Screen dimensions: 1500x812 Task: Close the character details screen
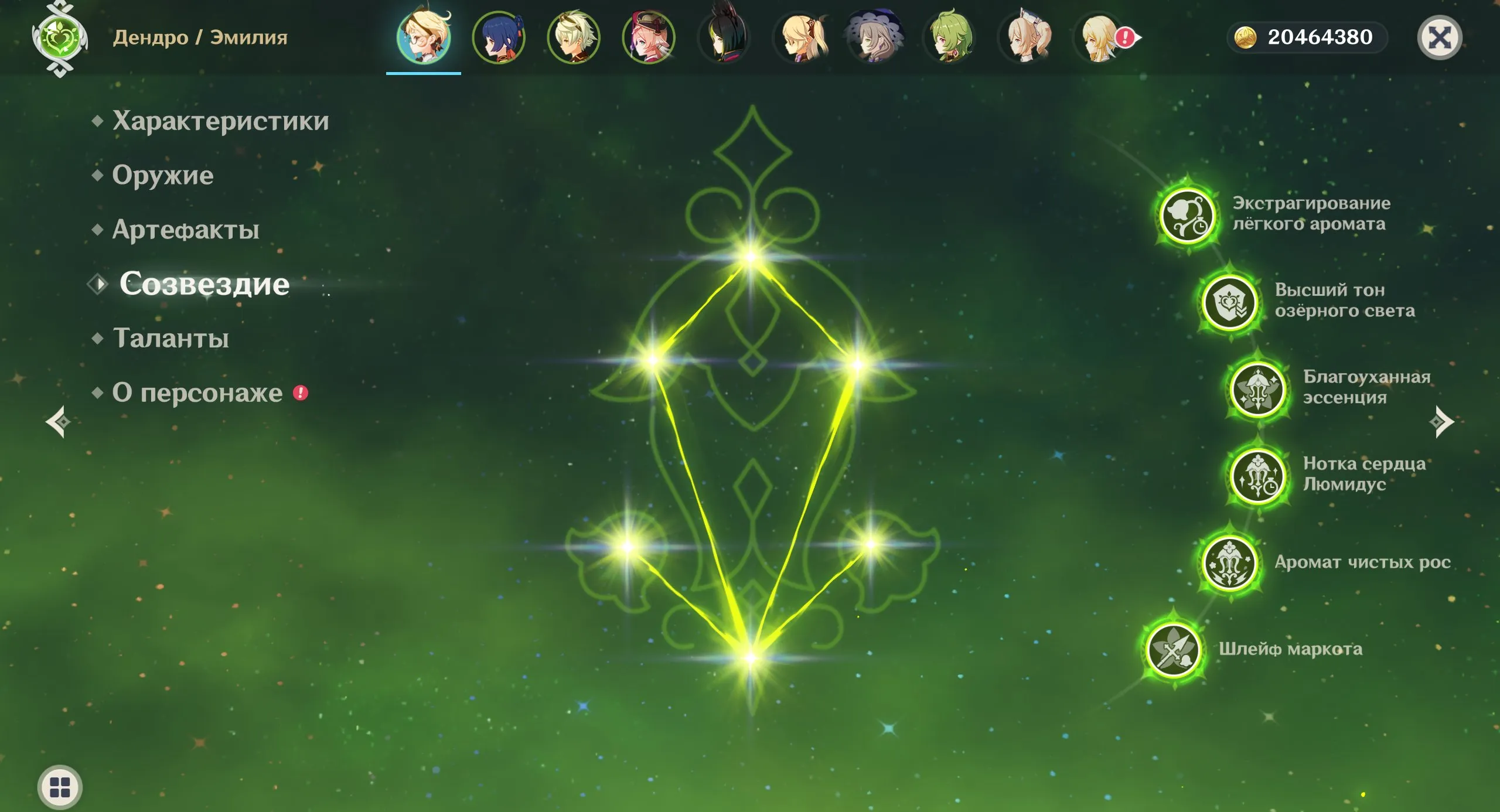pyautogui.click(x=1440, y=36)
